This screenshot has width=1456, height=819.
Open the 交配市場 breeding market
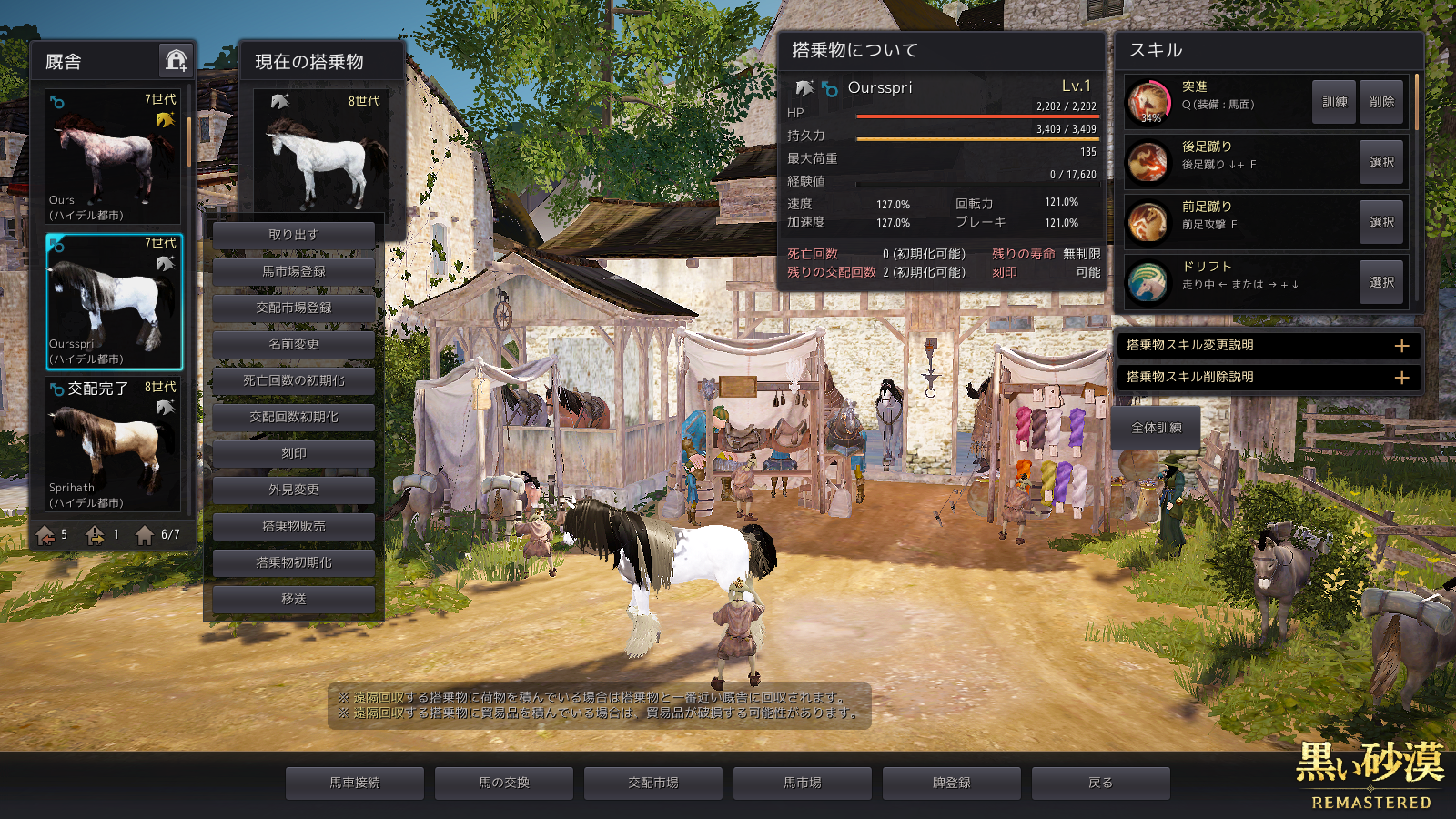click(x=653, y=783)
